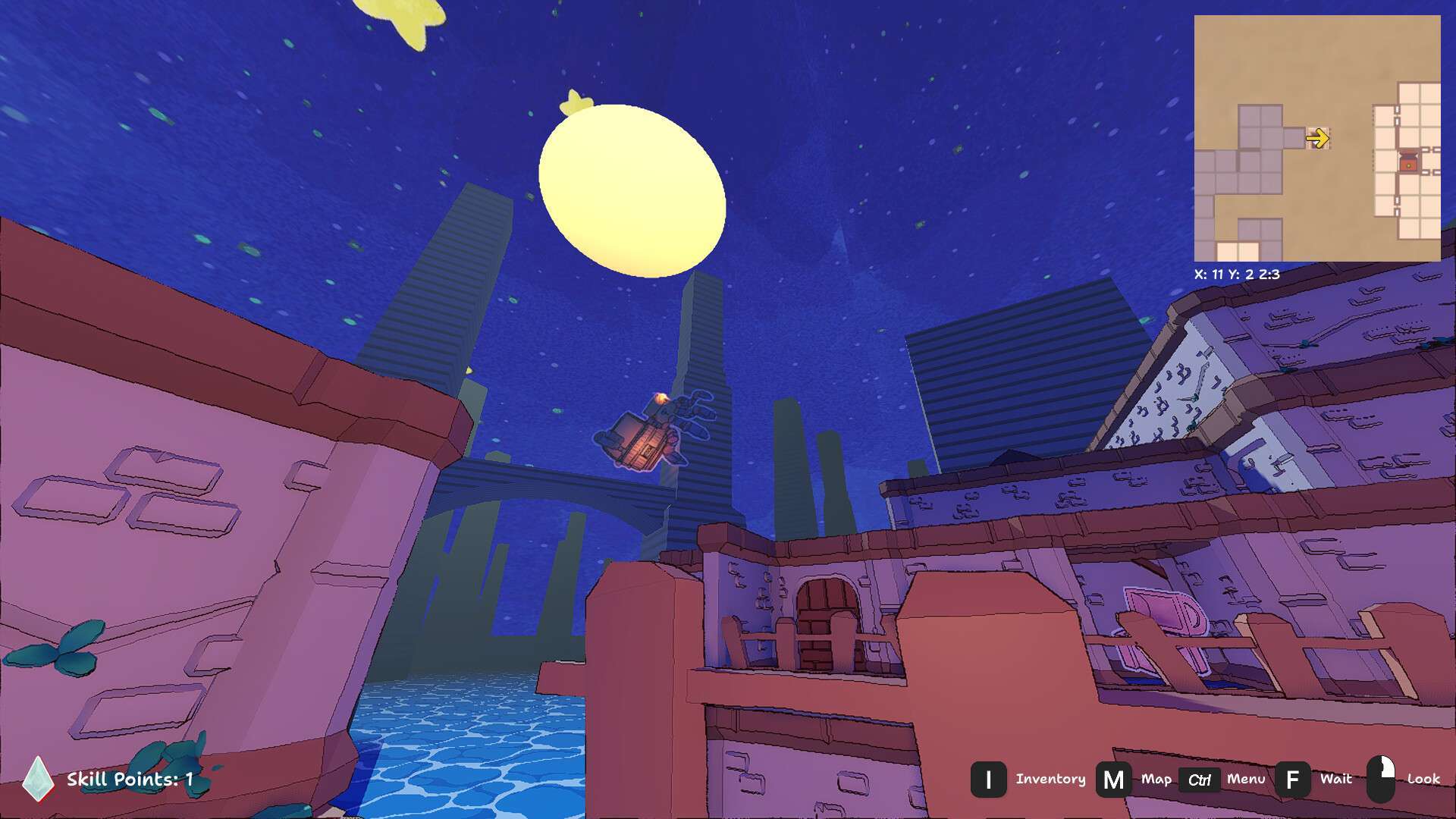This screenshot has width=1456, height=819.
Task: Select the treasure chest marker on minimap
Action: pos(1407,162)
